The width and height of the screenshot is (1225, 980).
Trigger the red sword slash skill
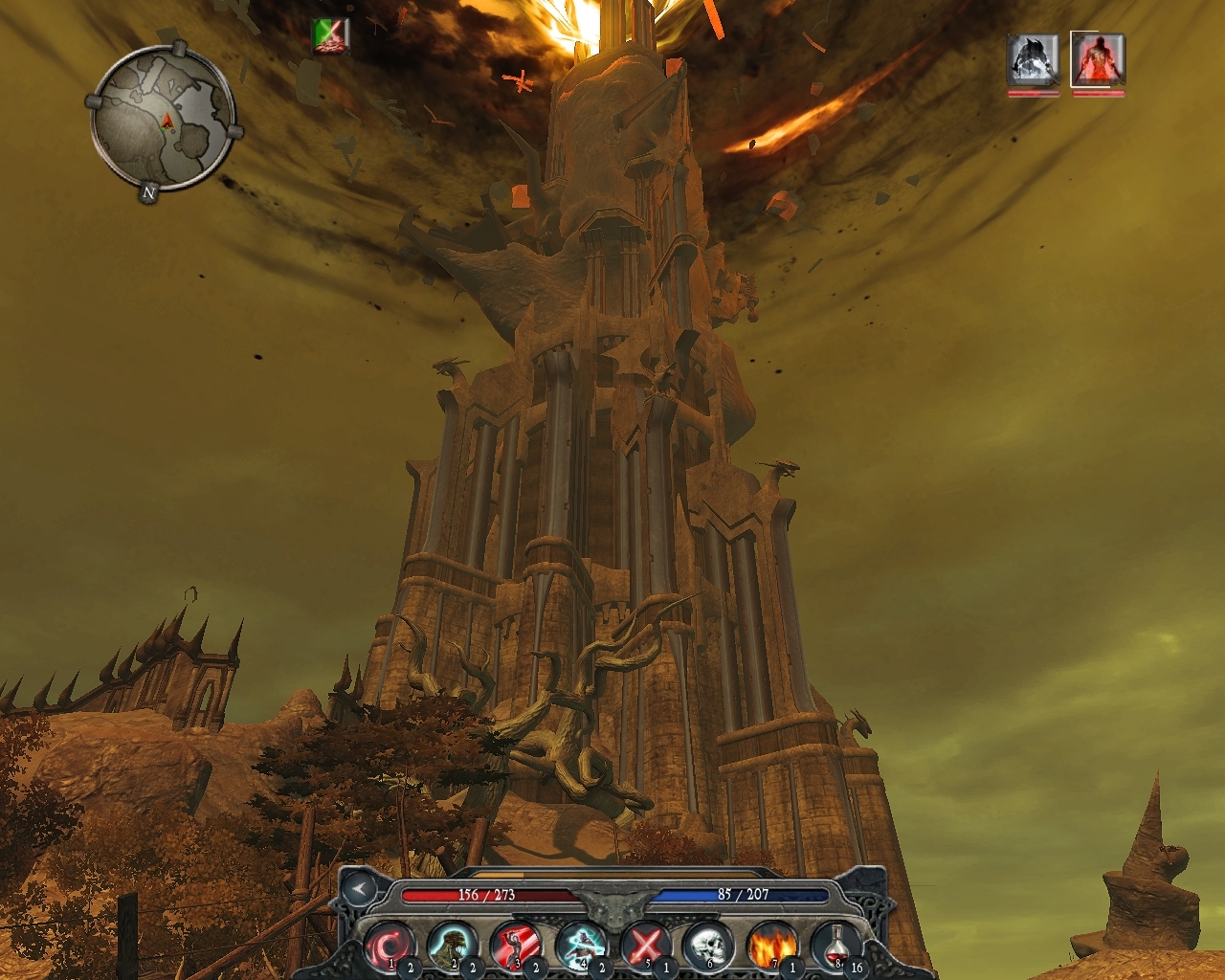coord(515,946)
